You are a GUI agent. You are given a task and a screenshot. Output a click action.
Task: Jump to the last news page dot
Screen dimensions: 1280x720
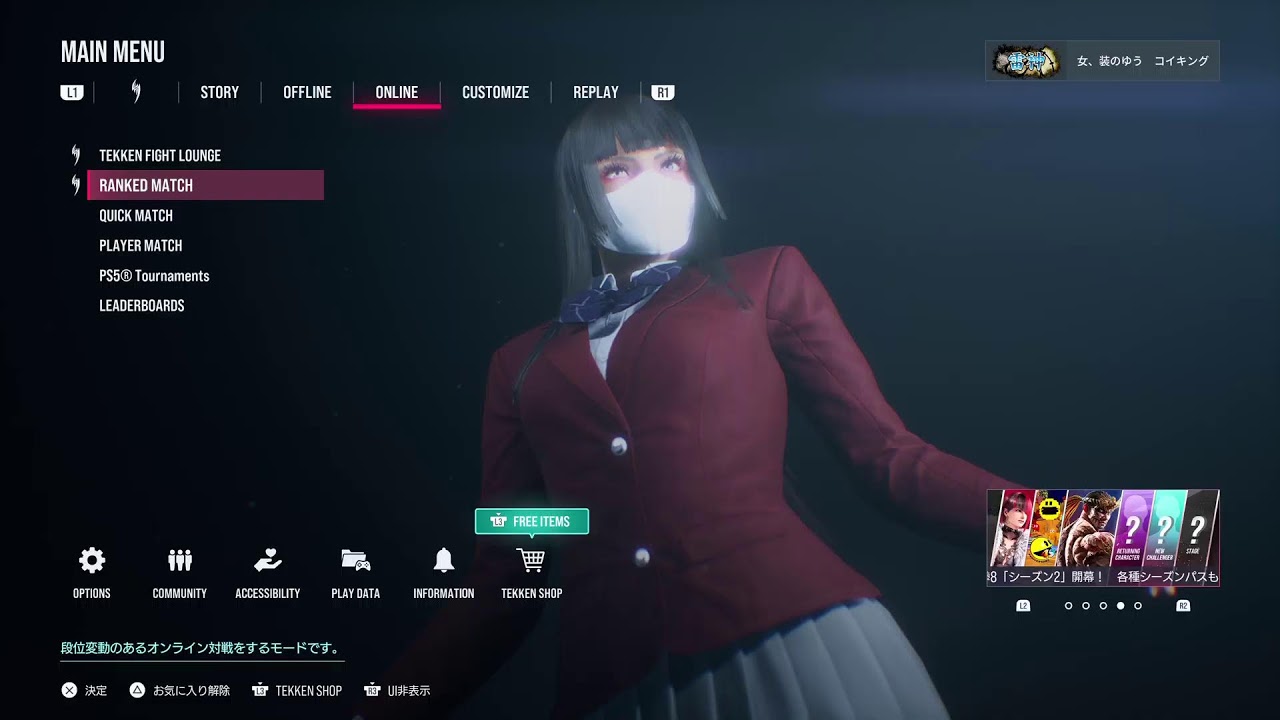pos(1137,606)
